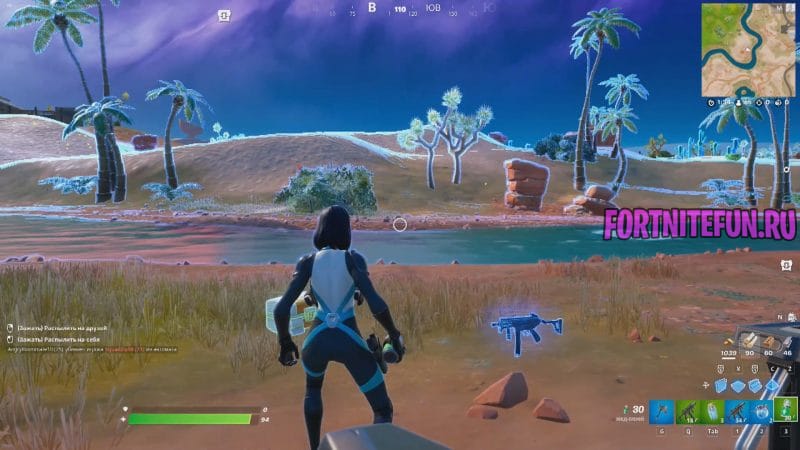This screenshot has width=800, height=450.
Task: Select the highlighted green spray item slot
Action: click(785, 411)
